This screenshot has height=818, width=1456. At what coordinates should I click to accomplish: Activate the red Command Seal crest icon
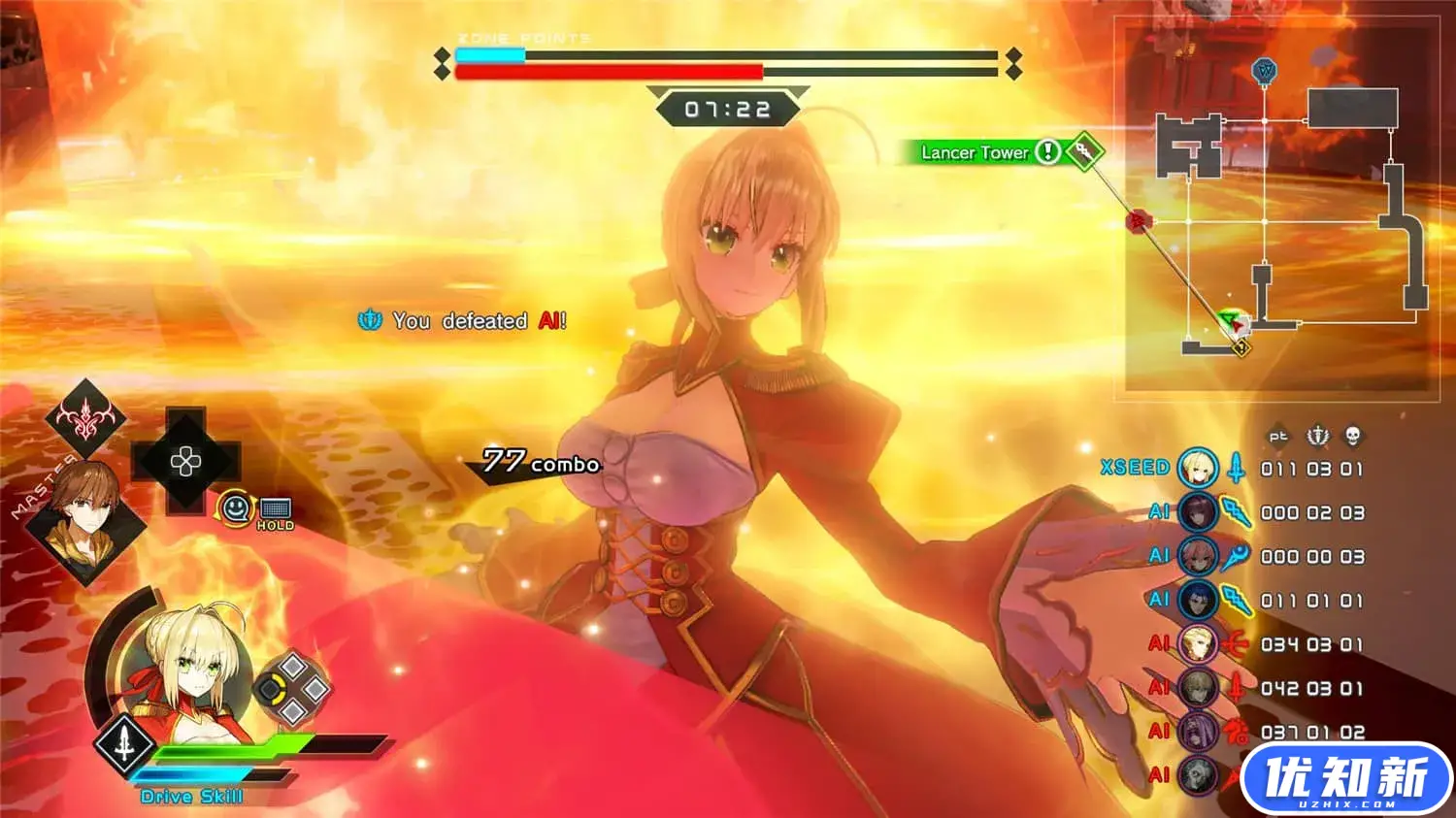85,418
